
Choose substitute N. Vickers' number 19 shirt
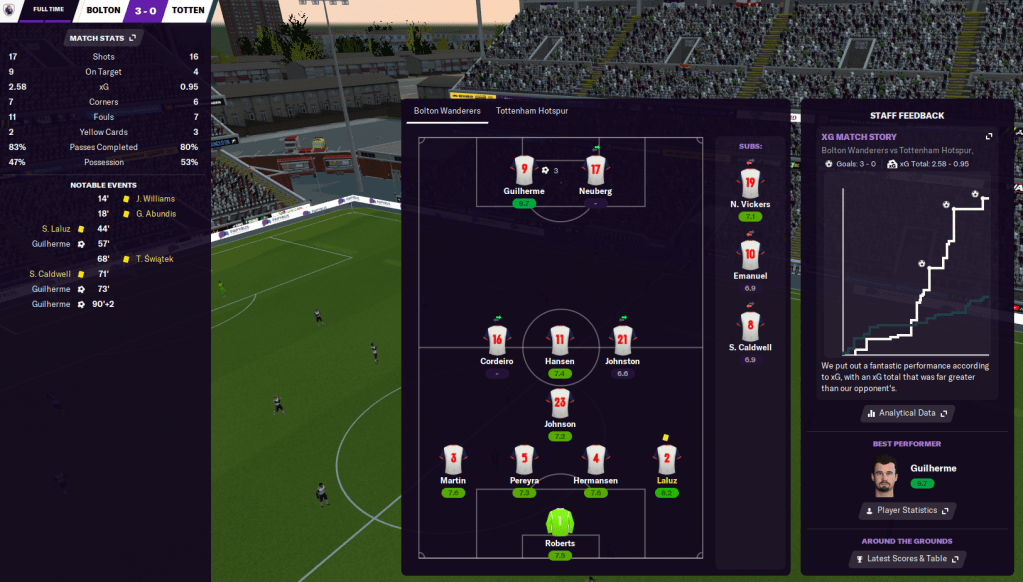750,182
